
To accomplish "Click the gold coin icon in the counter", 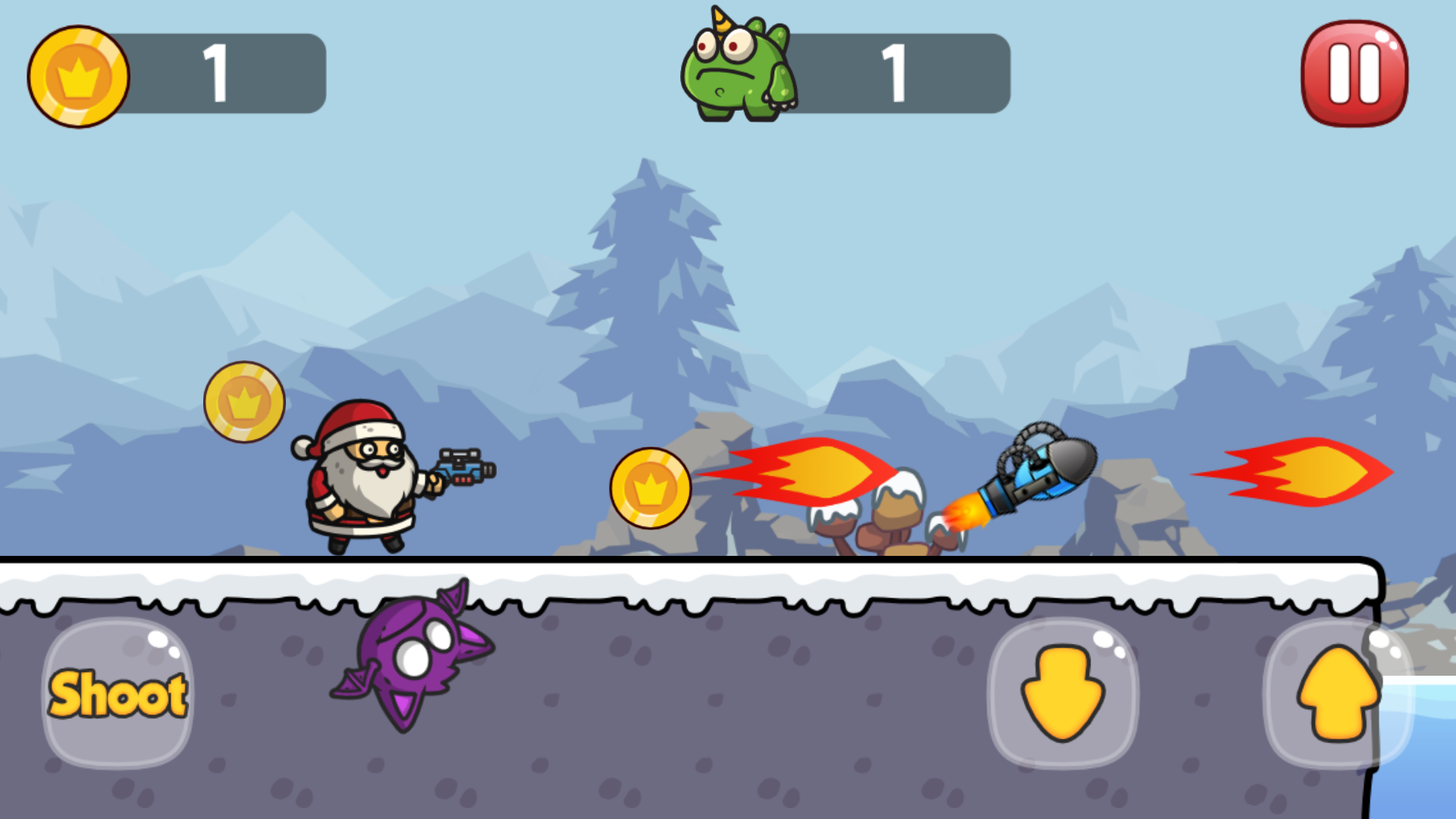I will click(78, 76).
